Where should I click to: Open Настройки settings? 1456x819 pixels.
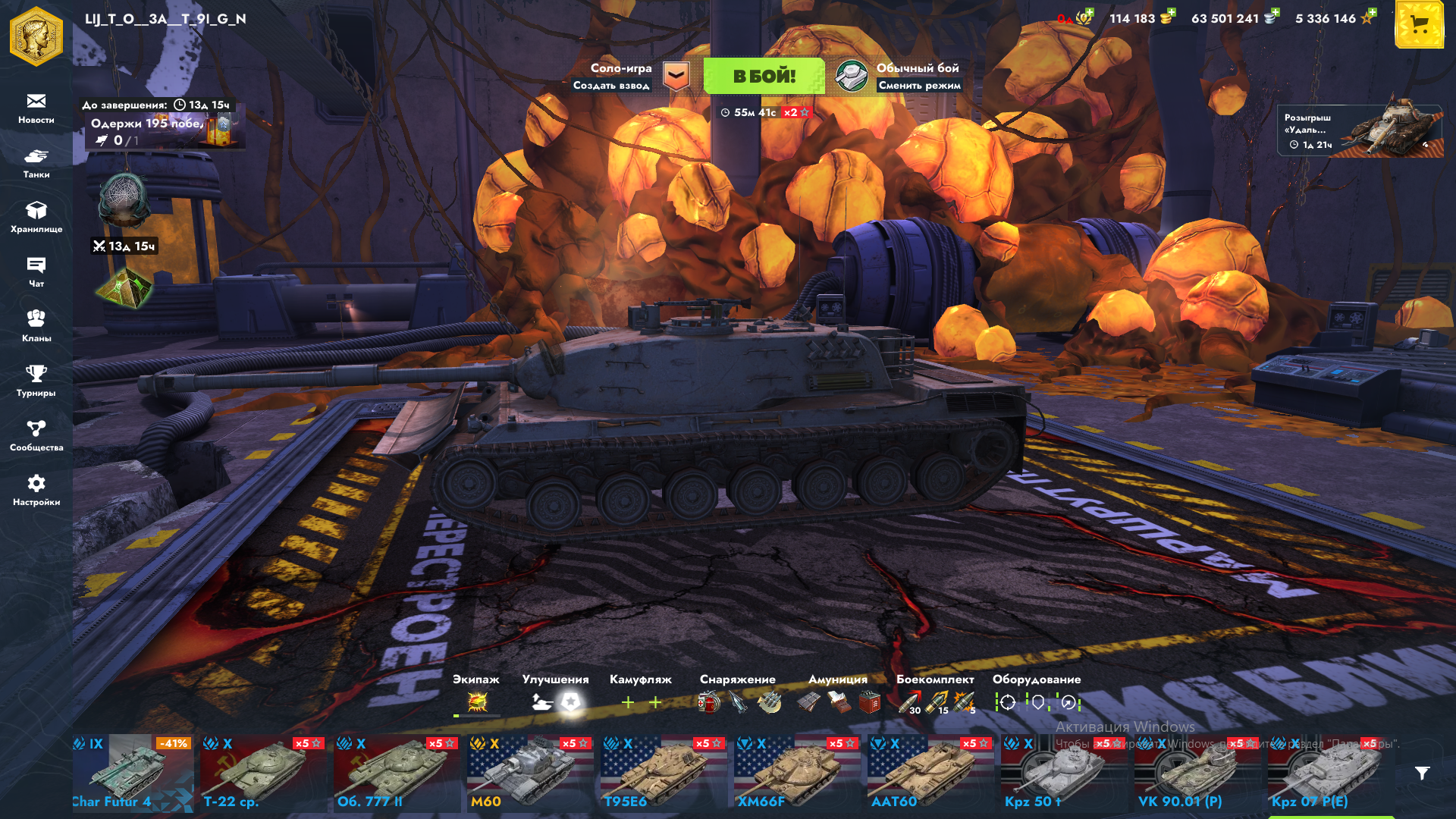(36, 491)
